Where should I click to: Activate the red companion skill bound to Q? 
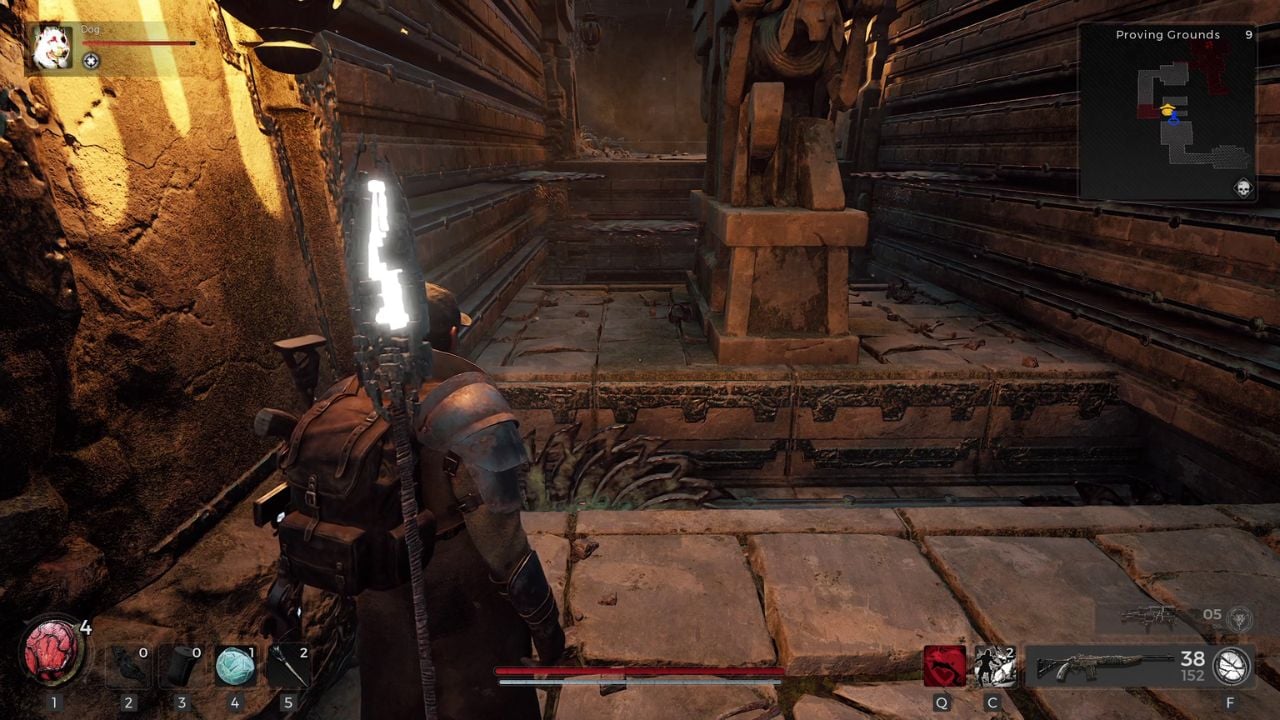point(944,665)
